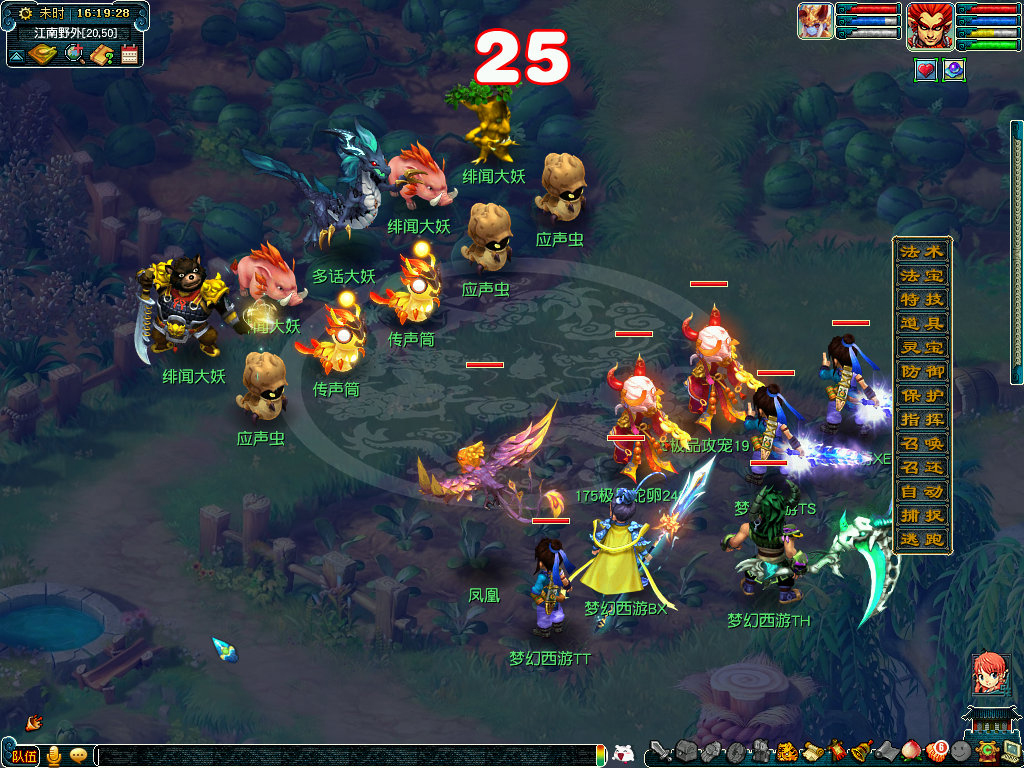Select the 特技 special skill command

point(920,299)
